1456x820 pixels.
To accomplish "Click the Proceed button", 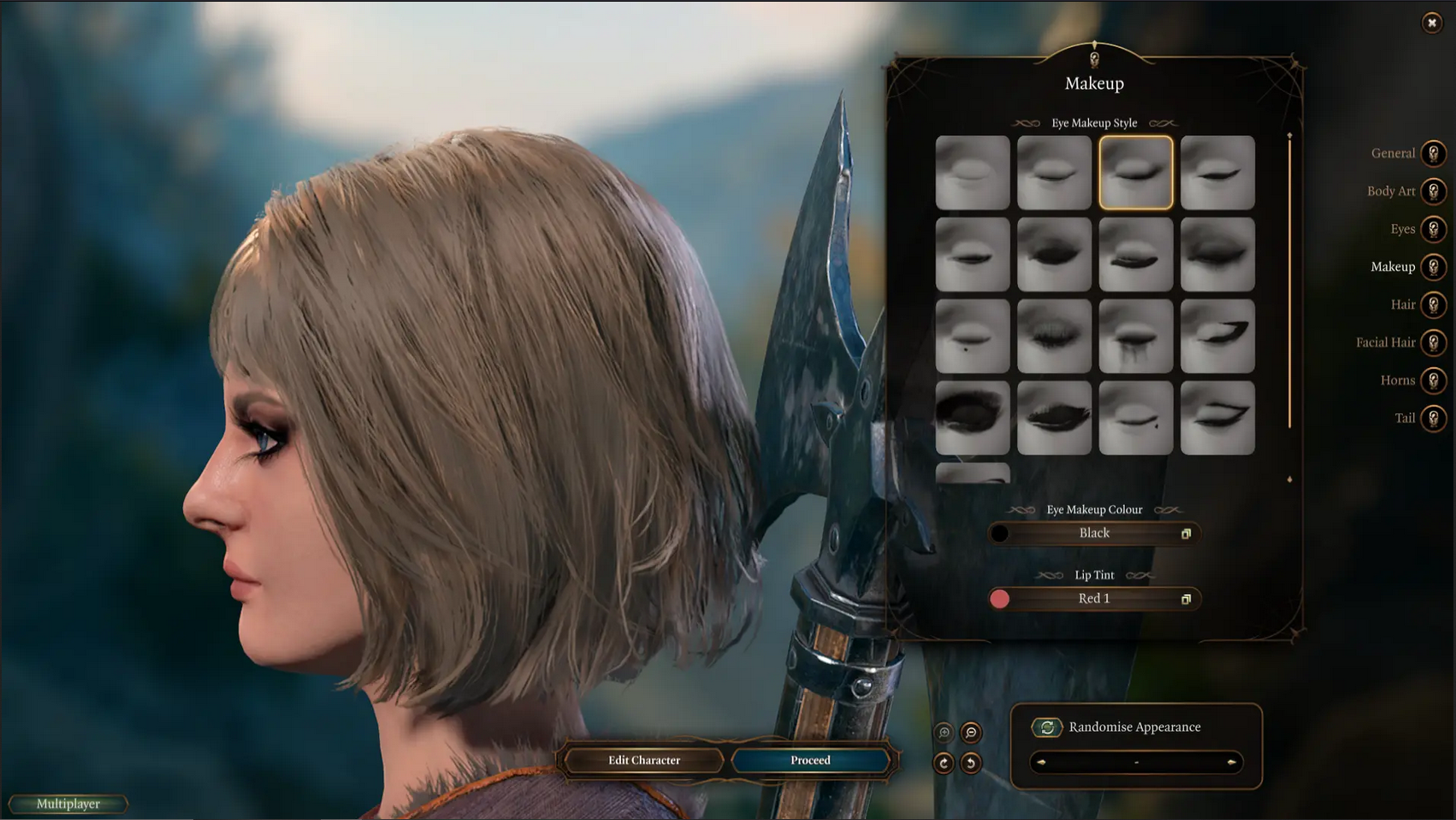I will pyautogui.click(x=809, y=760).
